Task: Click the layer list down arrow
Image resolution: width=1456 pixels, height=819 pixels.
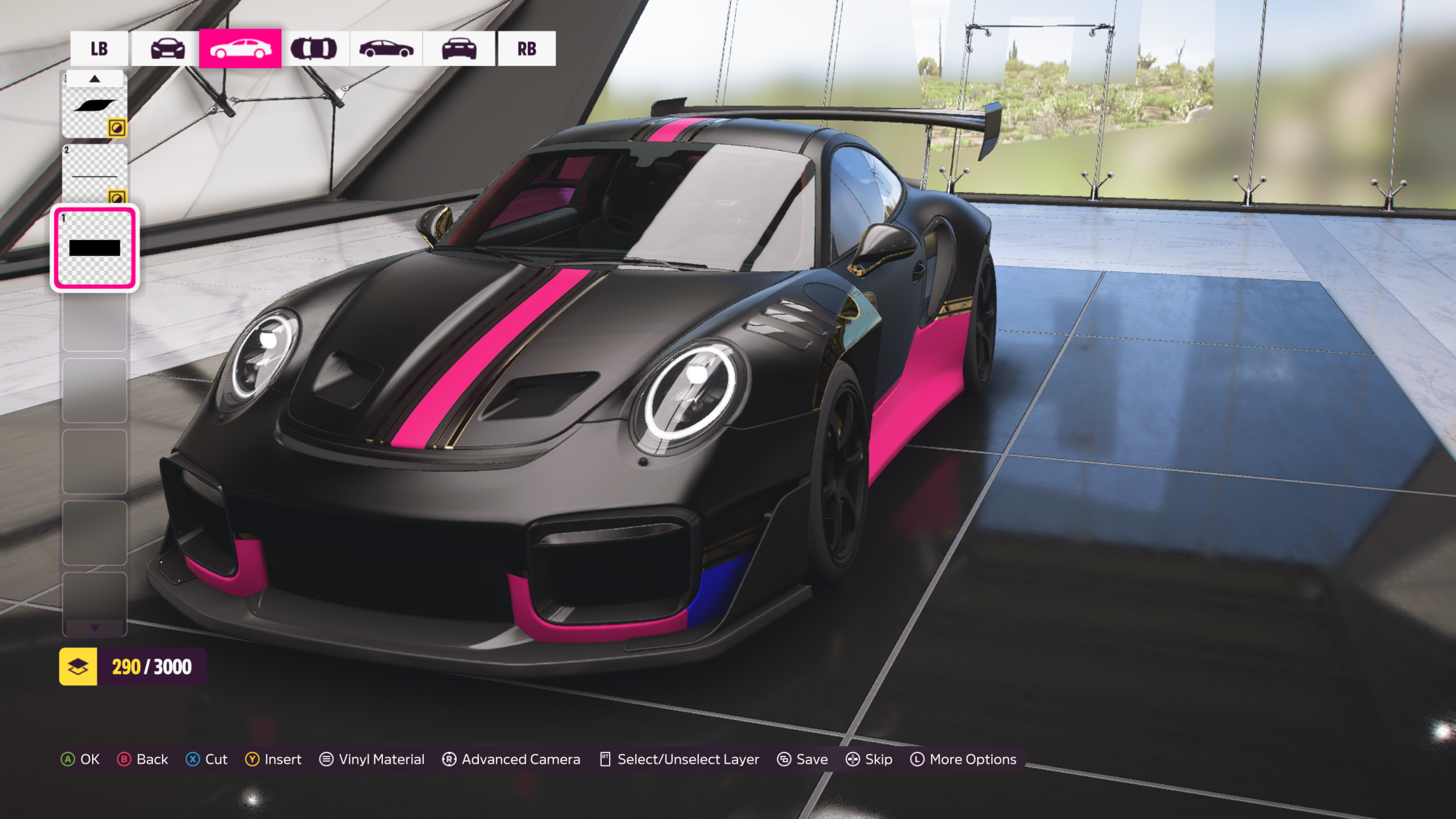Action: [x=94, y=628]
